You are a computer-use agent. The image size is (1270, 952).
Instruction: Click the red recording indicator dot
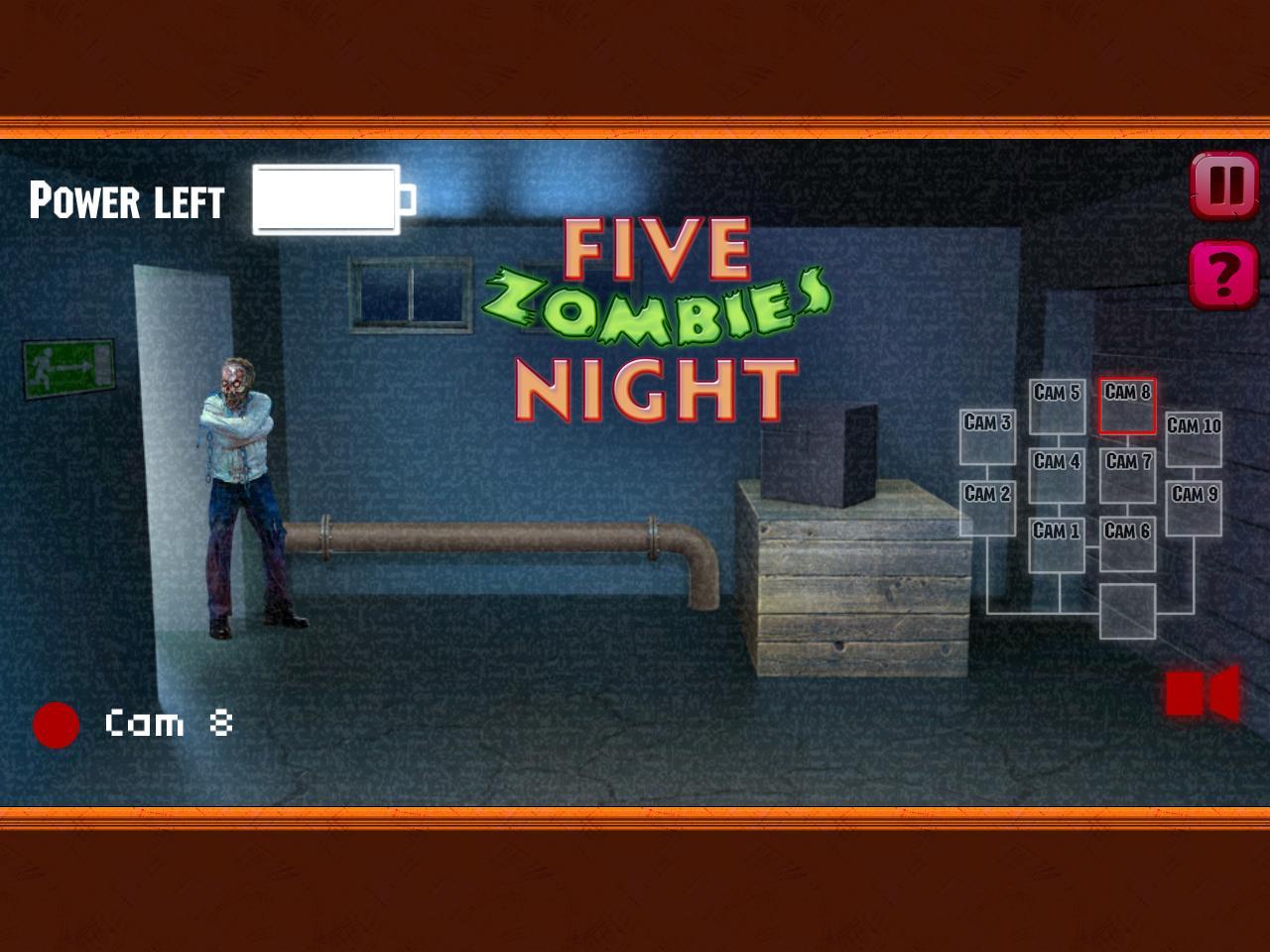[x=55, y=723]
